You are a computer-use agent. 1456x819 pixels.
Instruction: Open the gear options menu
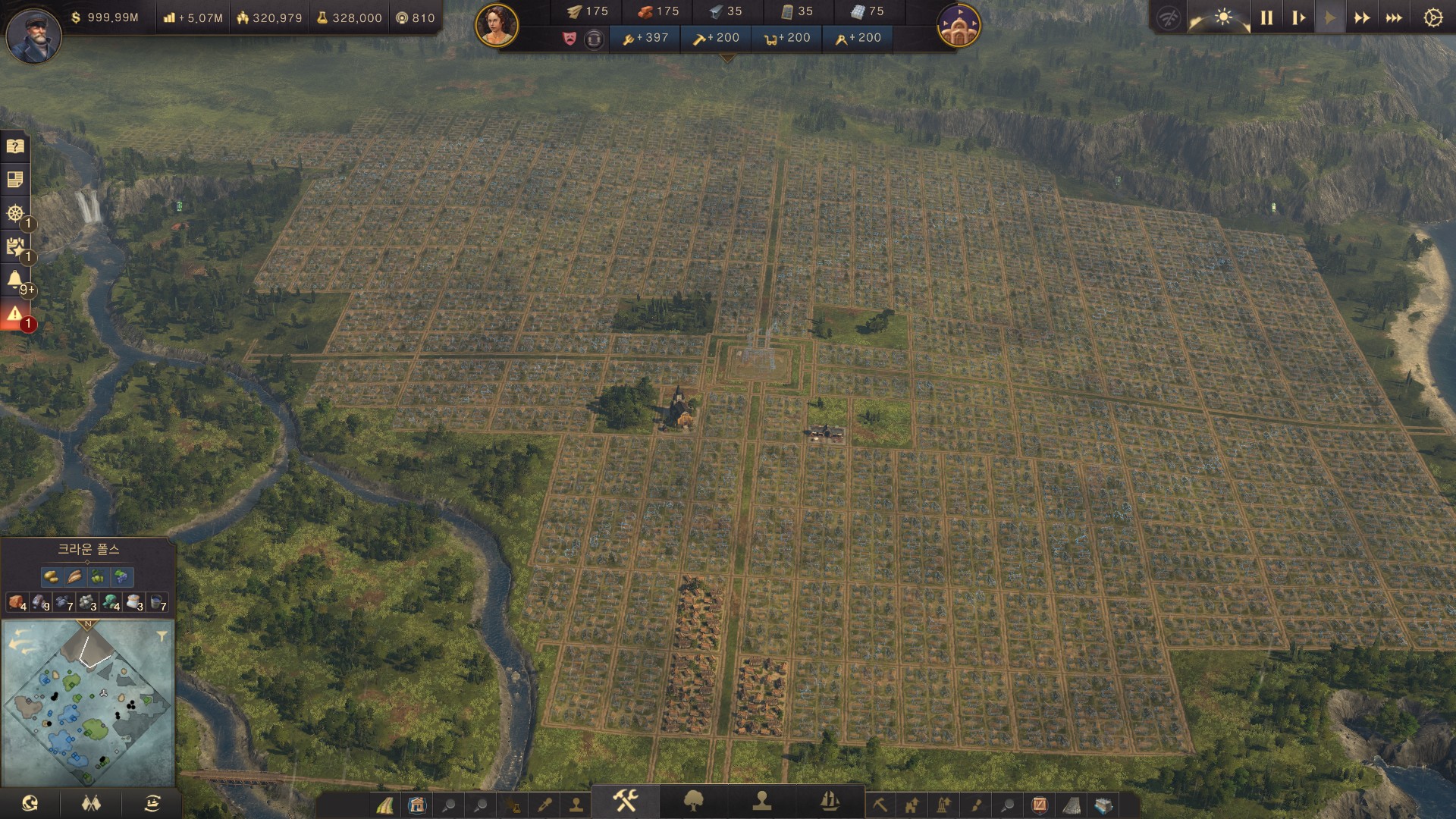1432,17
